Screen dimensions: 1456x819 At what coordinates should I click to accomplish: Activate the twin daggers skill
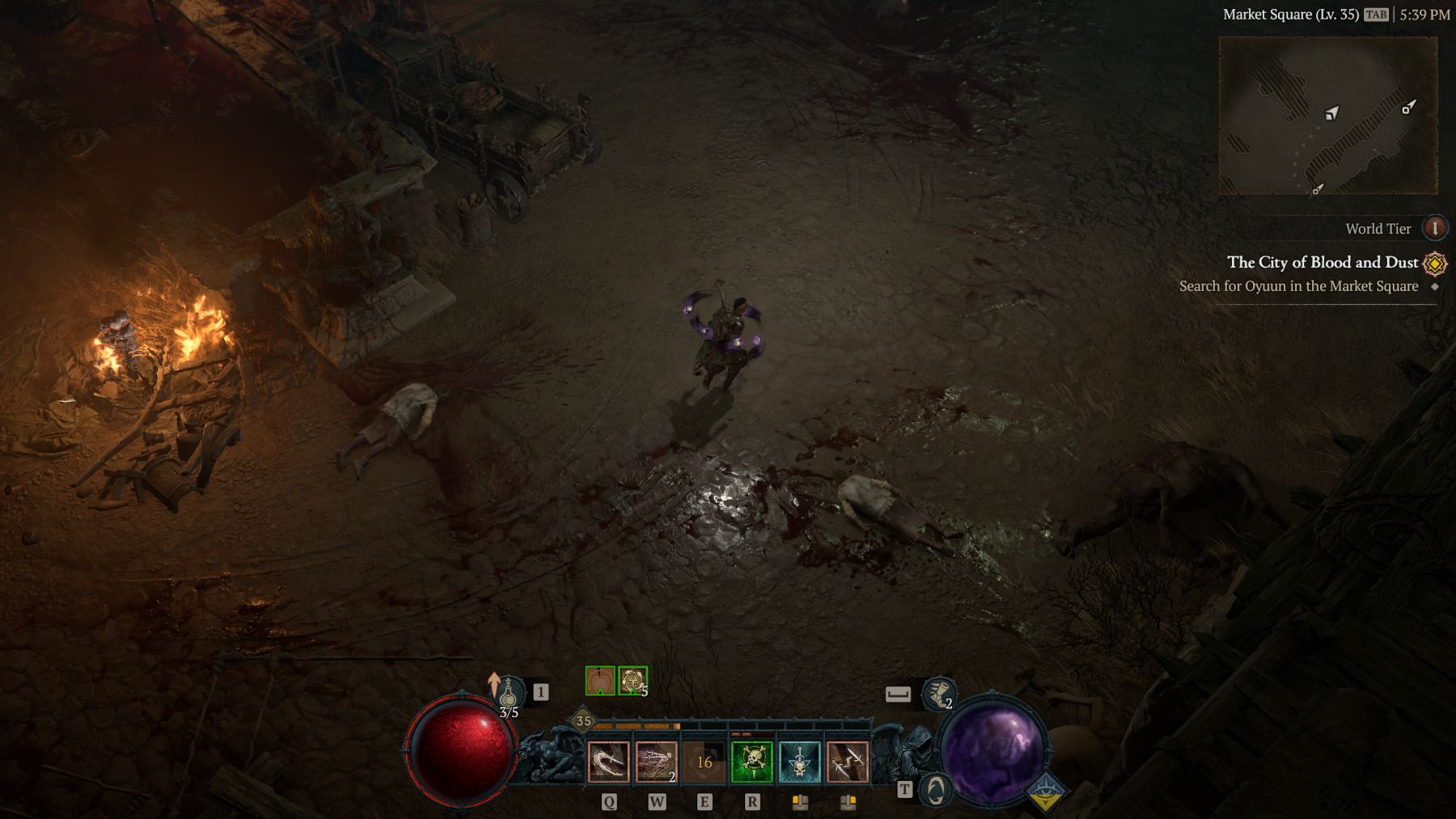tap(847, 762)
